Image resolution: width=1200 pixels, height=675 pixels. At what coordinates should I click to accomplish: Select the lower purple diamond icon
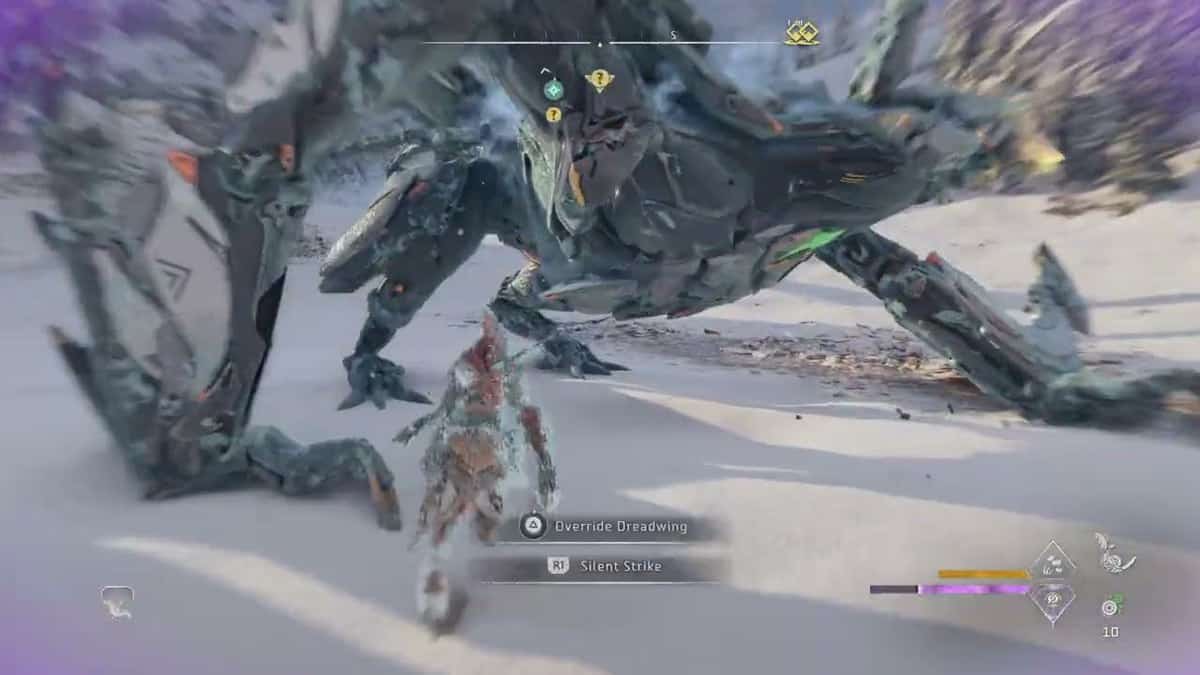[x=1052, y=602]
